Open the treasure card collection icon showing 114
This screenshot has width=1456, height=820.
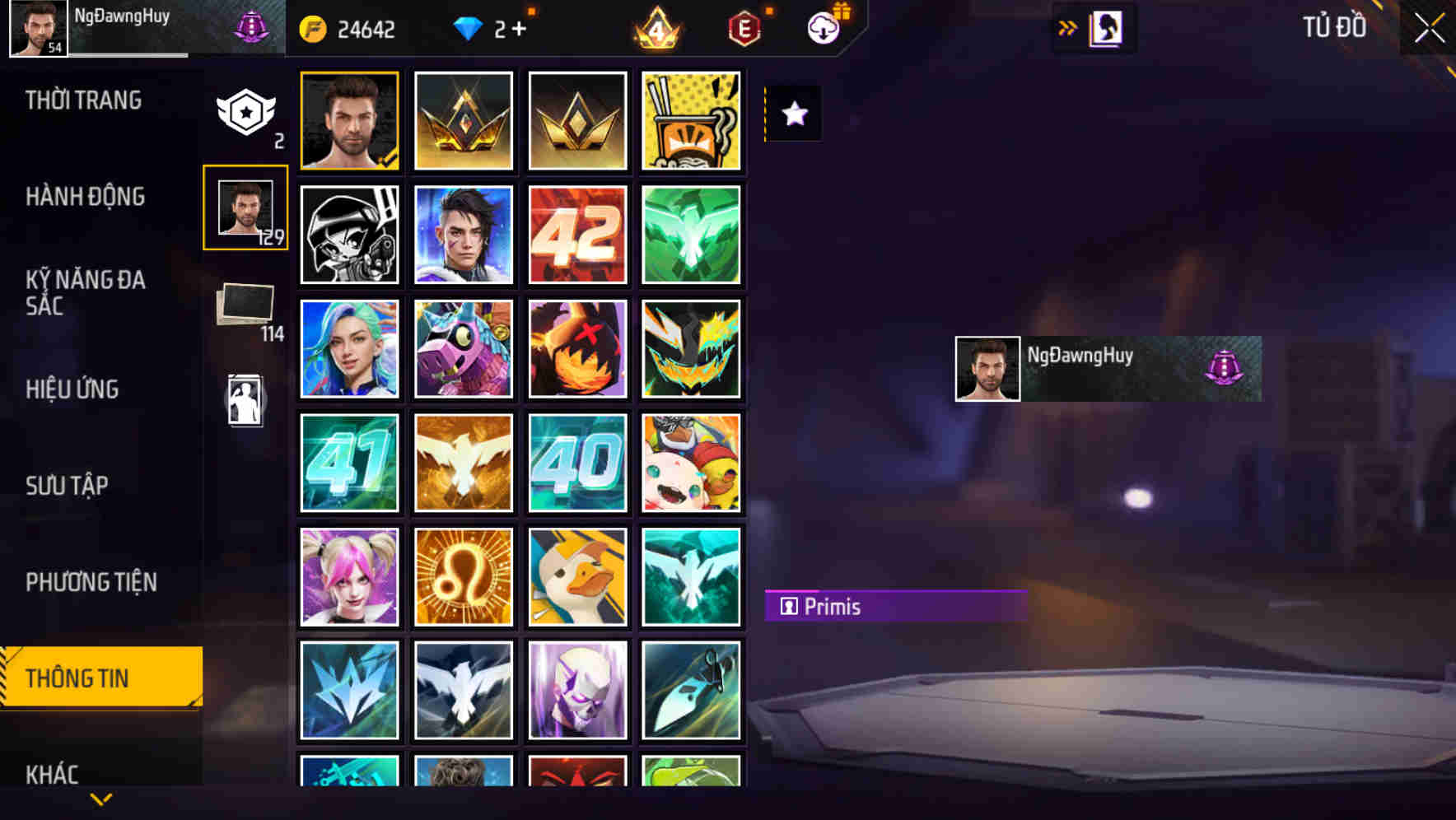tap(245, 305)
